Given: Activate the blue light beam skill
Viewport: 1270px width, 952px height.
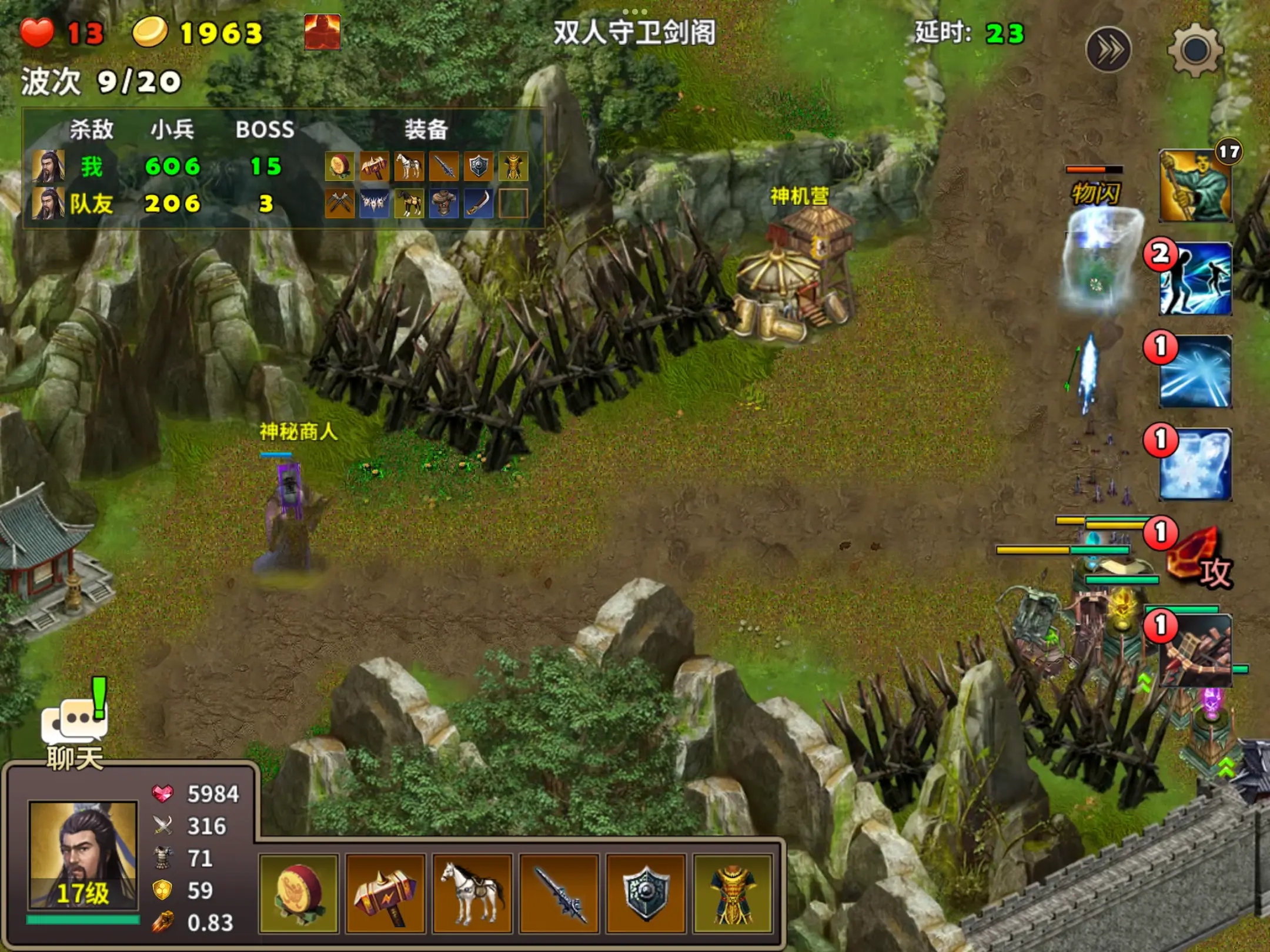Looking at the screenshot, I should coord(1195,371).
